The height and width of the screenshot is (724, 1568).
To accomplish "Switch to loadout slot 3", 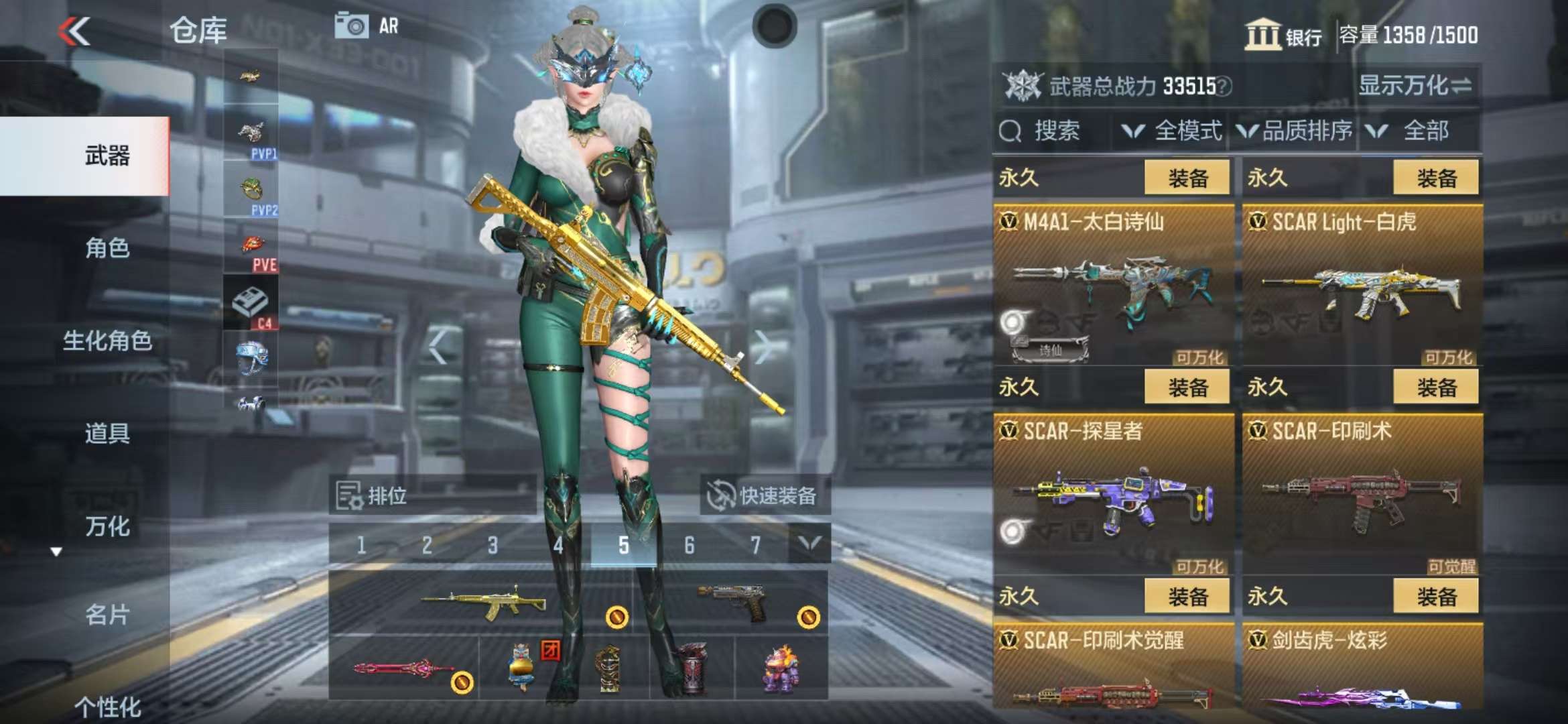I will coord(493,546).
